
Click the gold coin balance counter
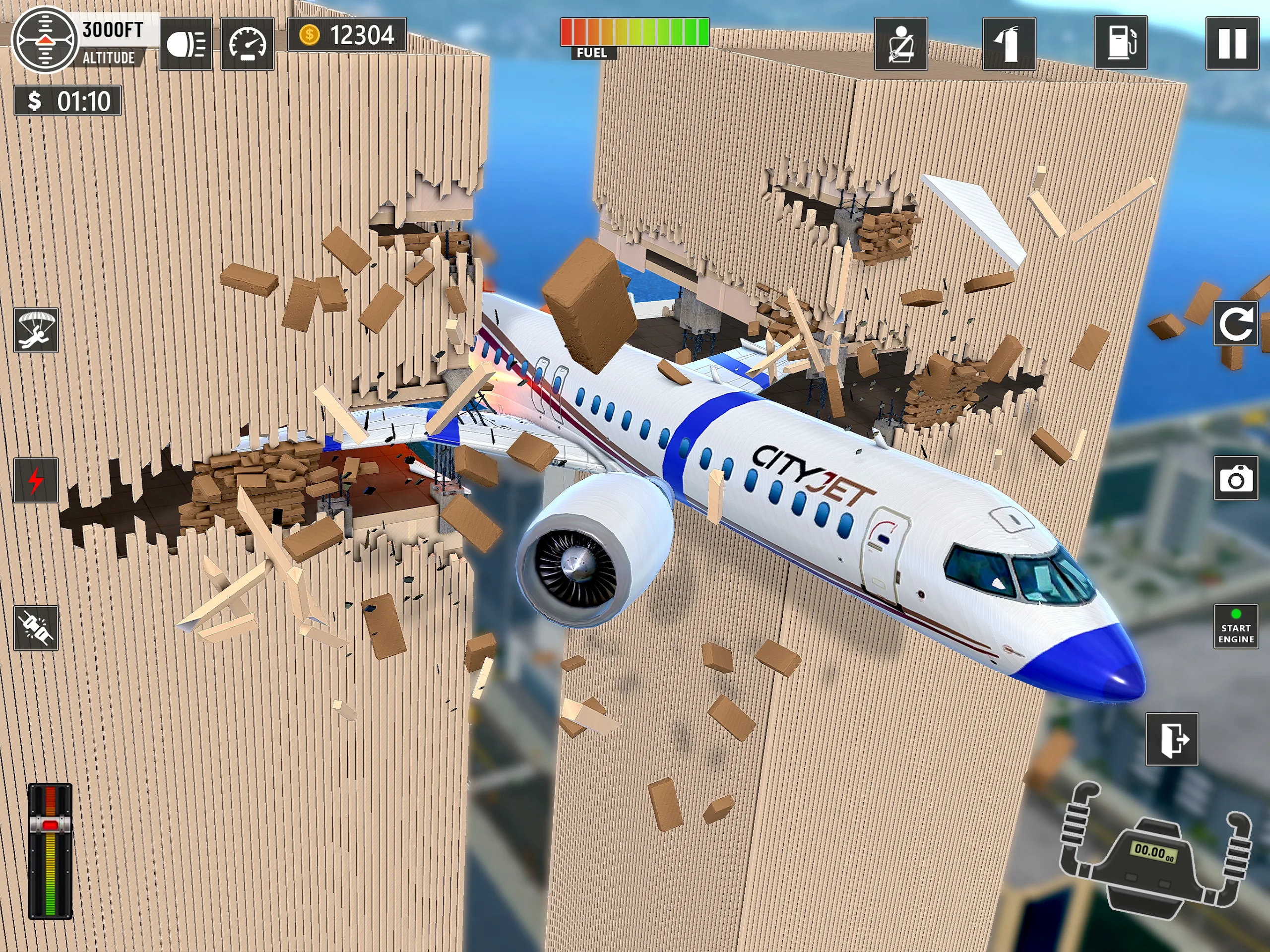click(x=347, y=35)
